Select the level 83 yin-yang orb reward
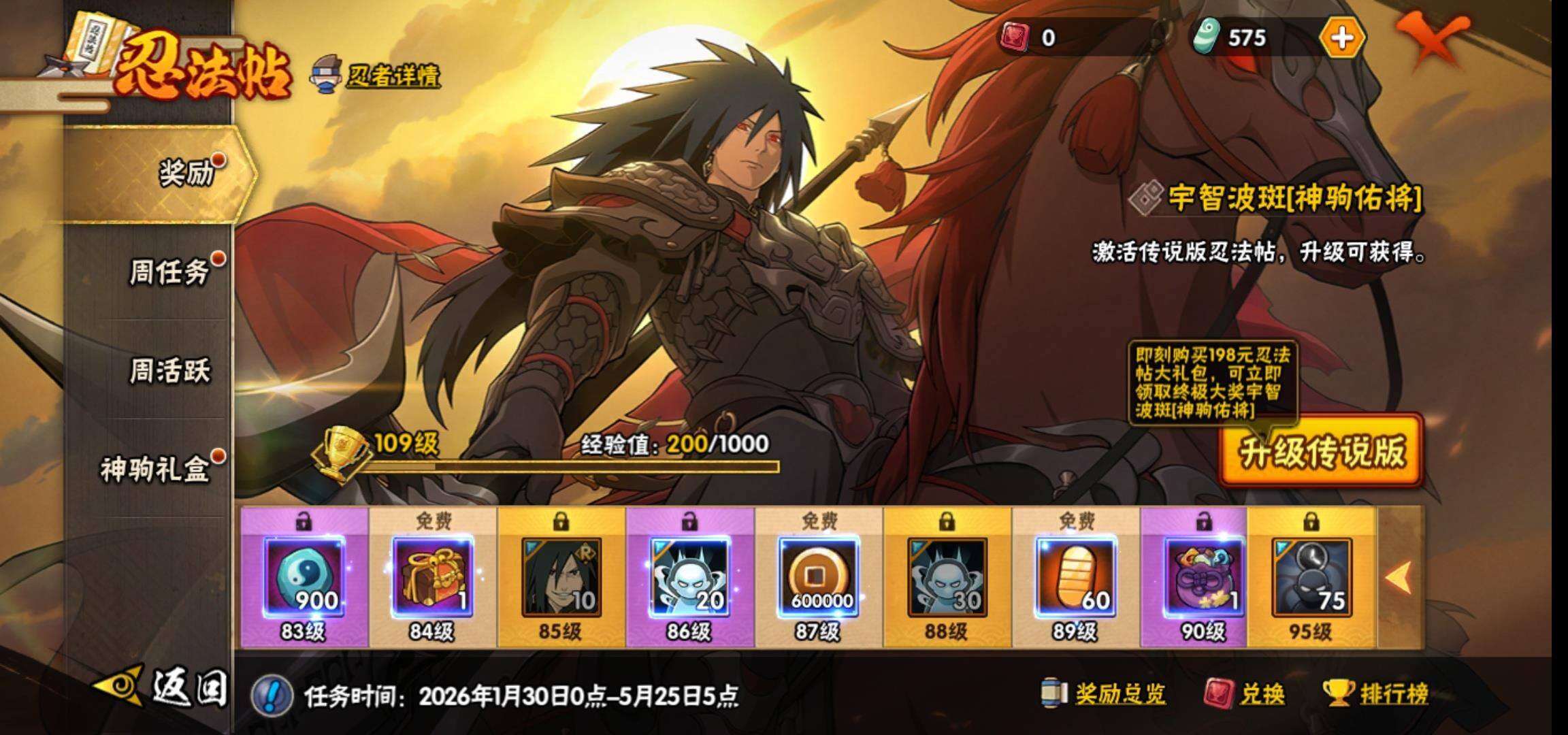1568x735 pixels. click(304, 577)
